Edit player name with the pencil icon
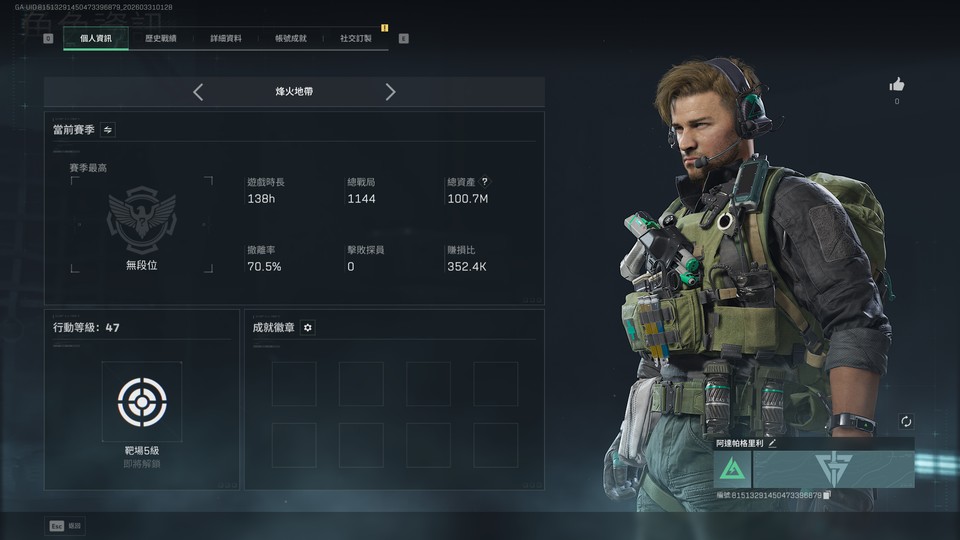The image size is (960, 540). pos(772,443)
